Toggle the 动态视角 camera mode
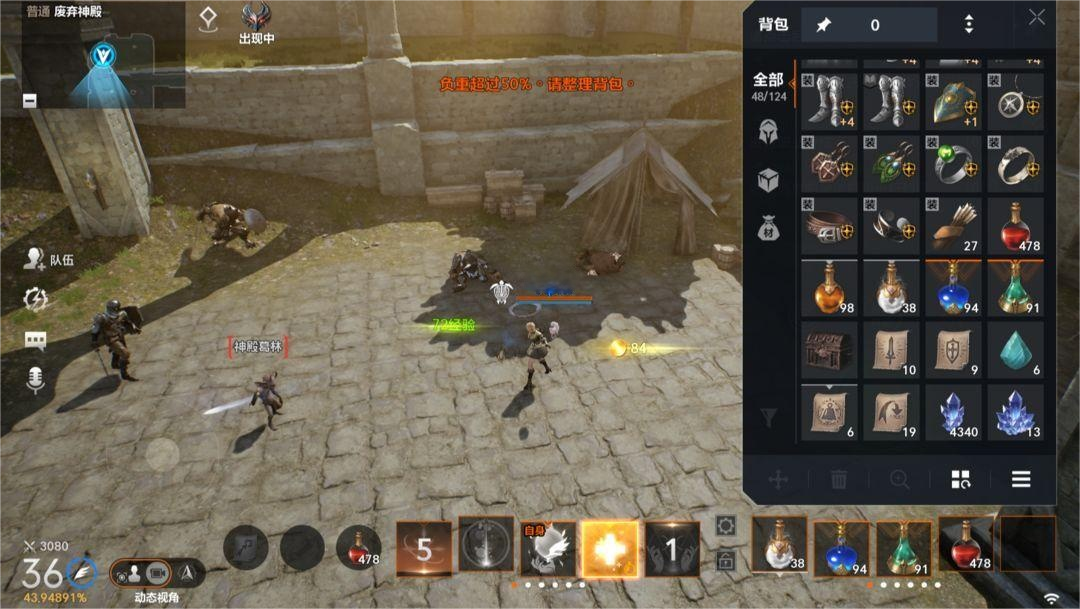This screenshot has height=609, width=1080. [144, 573]
